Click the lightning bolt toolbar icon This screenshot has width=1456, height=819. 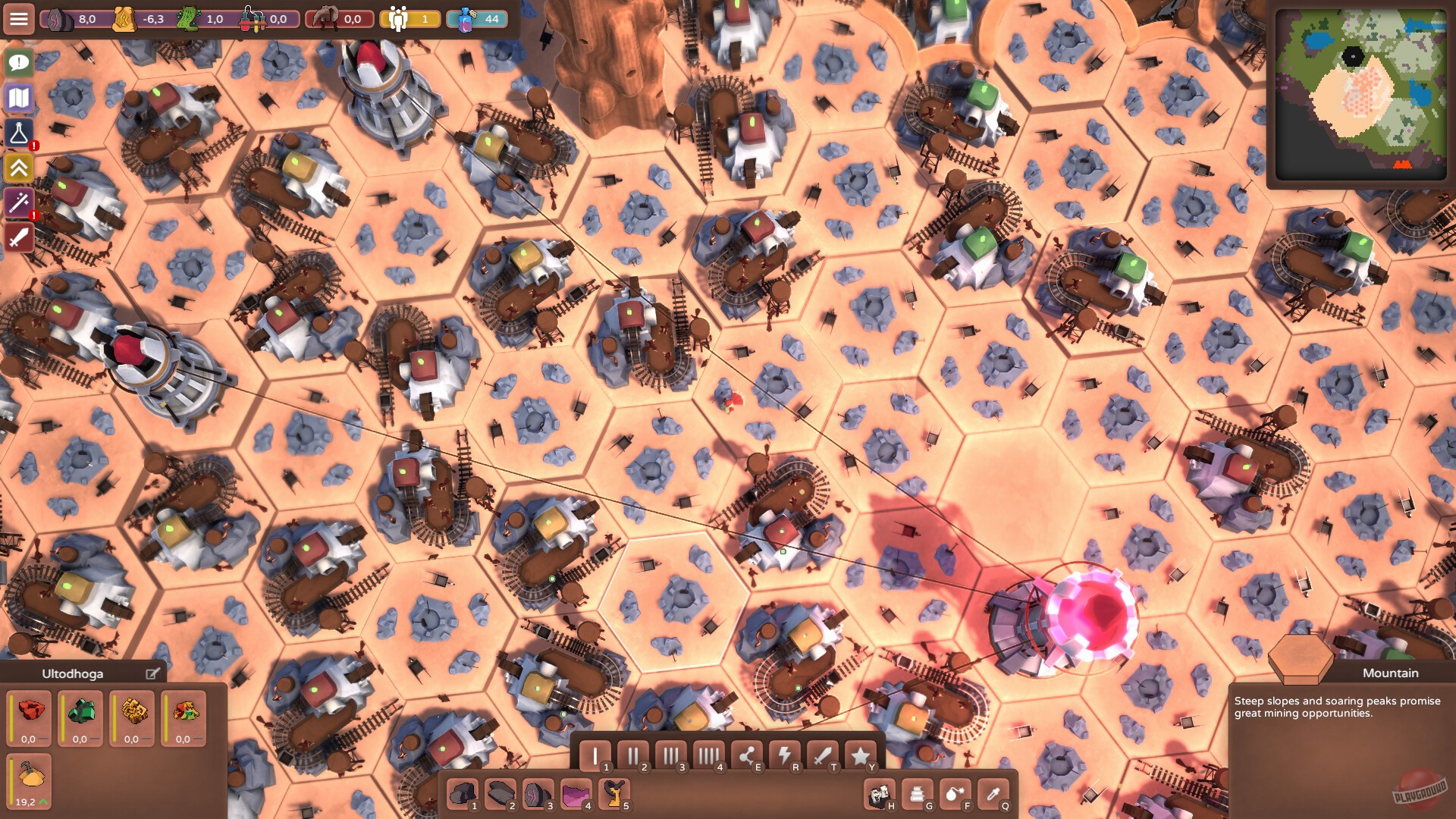785,755
